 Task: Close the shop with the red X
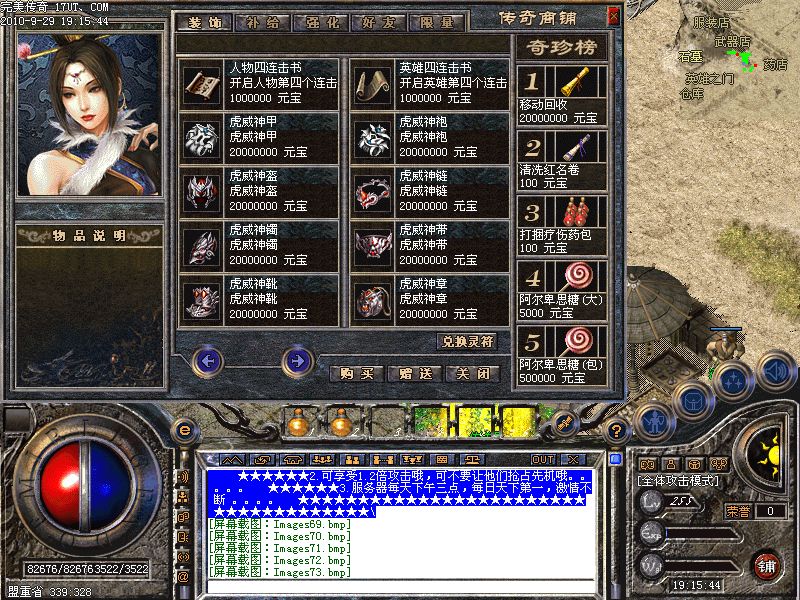tap(613, 15)
